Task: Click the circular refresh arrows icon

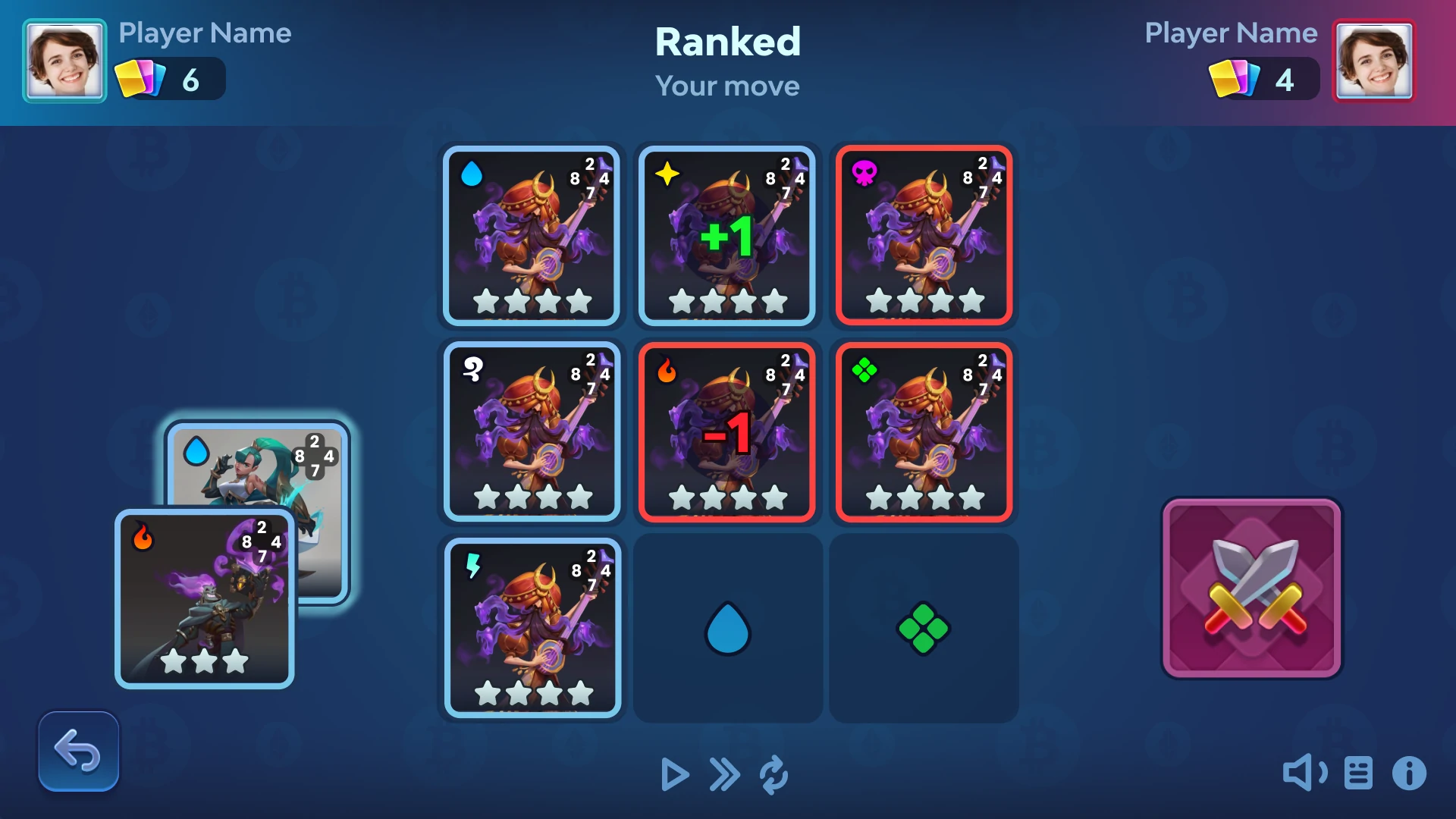Action: (x=773, y=775)
